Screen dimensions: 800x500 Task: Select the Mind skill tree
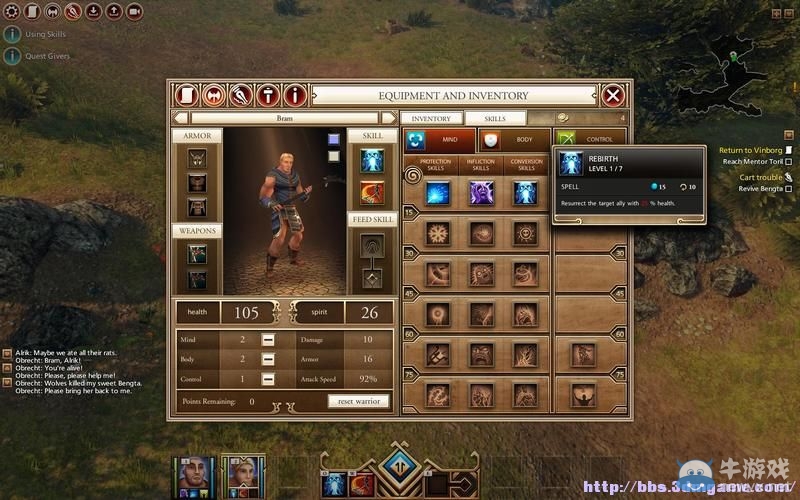click(x=439, y=140)
